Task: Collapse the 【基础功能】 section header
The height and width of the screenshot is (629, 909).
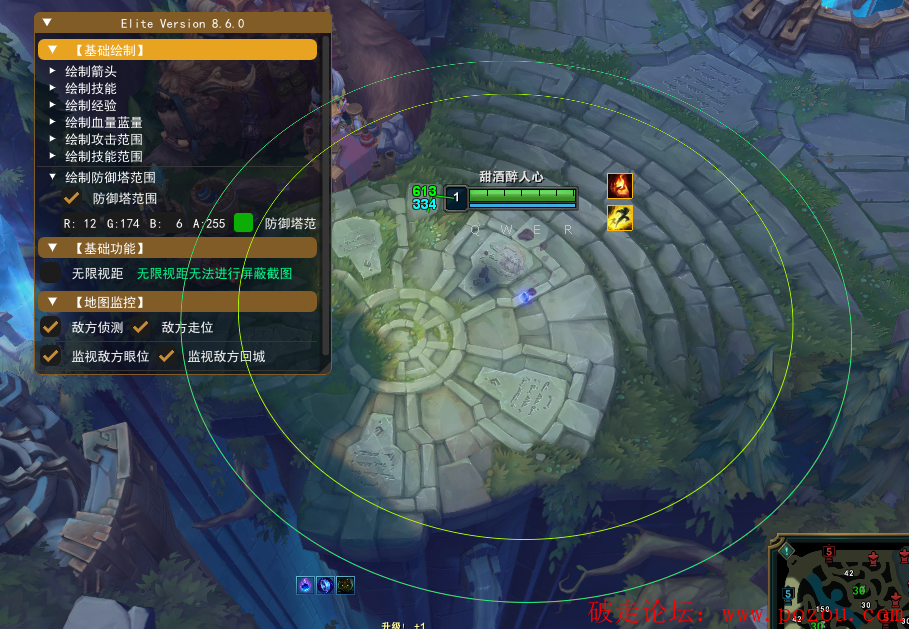Action: point(53,247)
